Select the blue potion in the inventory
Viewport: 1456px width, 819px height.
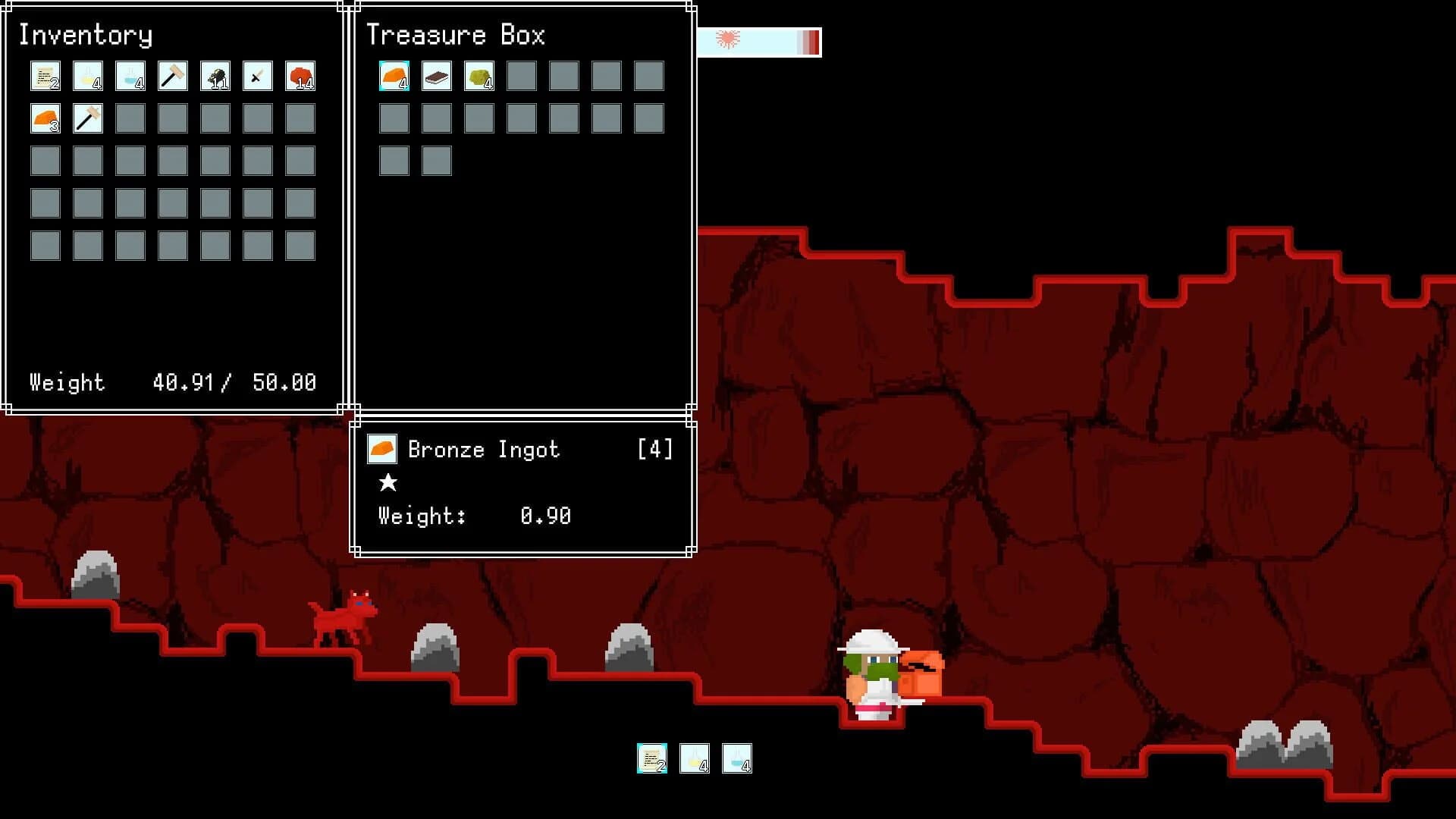tap(130, 76)
